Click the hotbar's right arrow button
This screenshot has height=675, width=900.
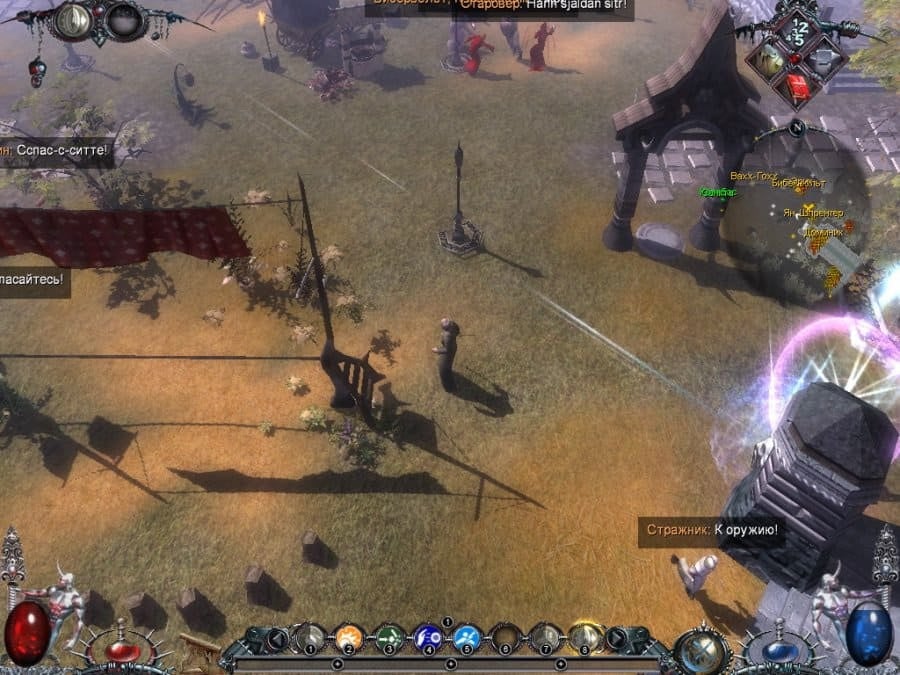619,637
